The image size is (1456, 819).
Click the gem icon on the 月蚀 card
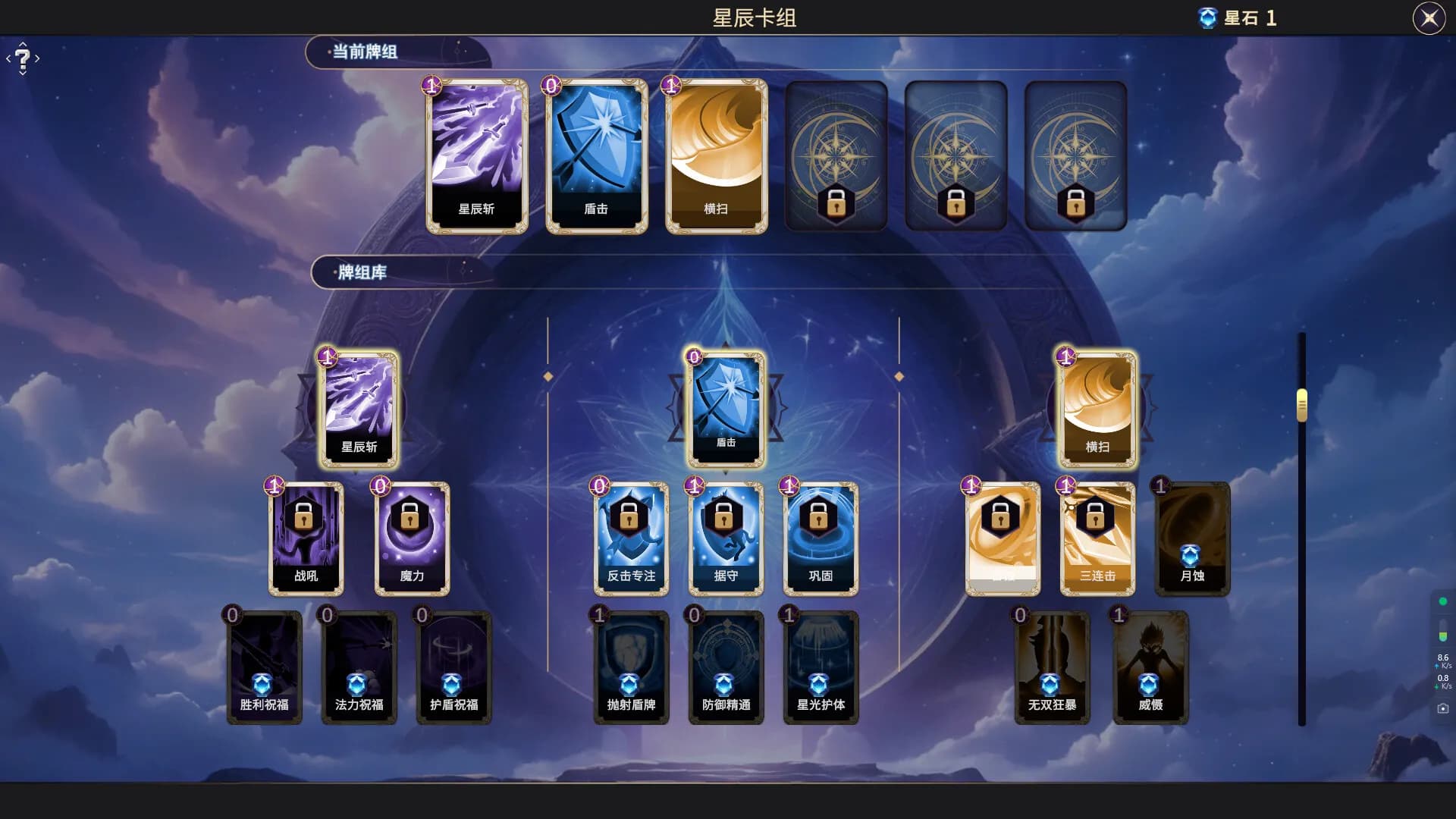[x=1191, y=557]
